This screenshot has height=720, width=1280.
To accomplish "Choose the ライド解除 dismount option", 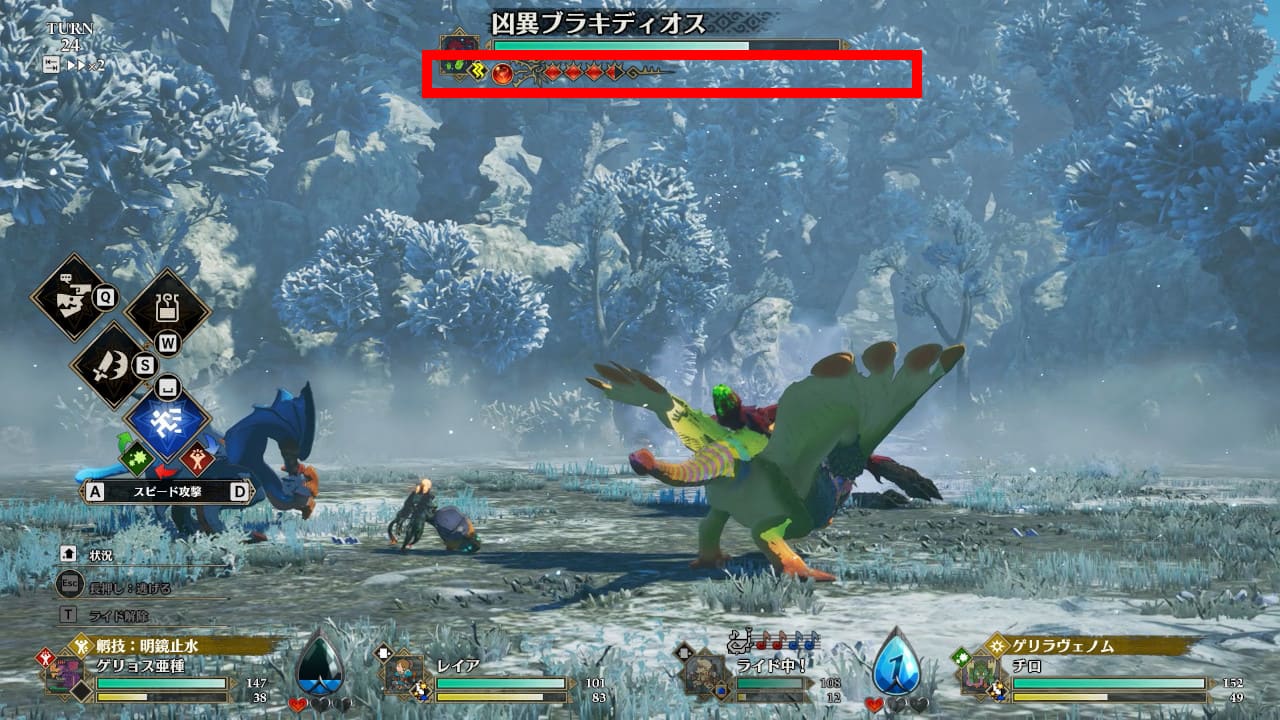I will 115,615.
